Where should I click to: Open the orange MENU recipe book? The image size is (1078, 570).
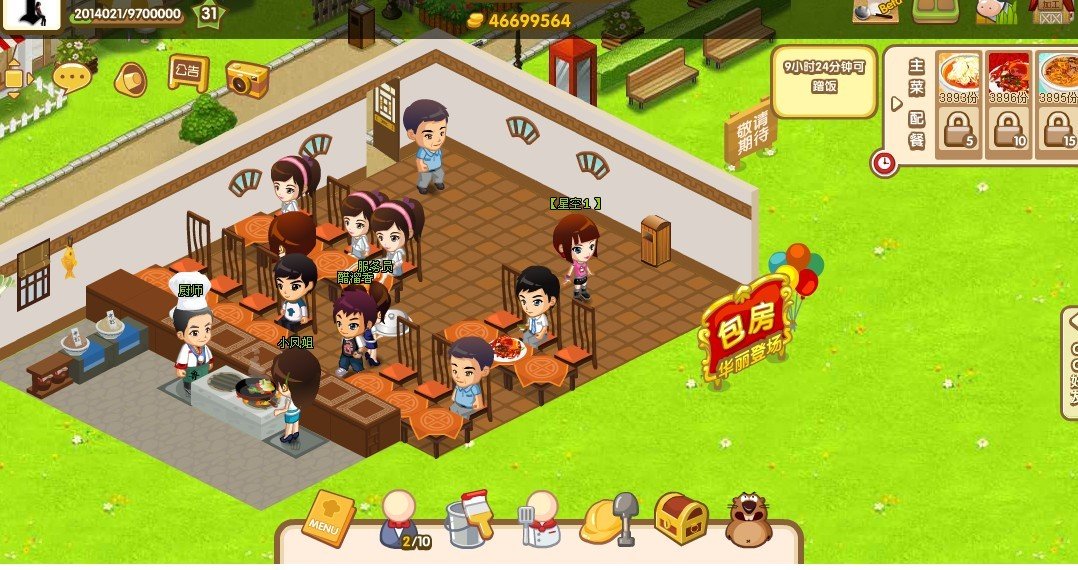click(329, 515)
